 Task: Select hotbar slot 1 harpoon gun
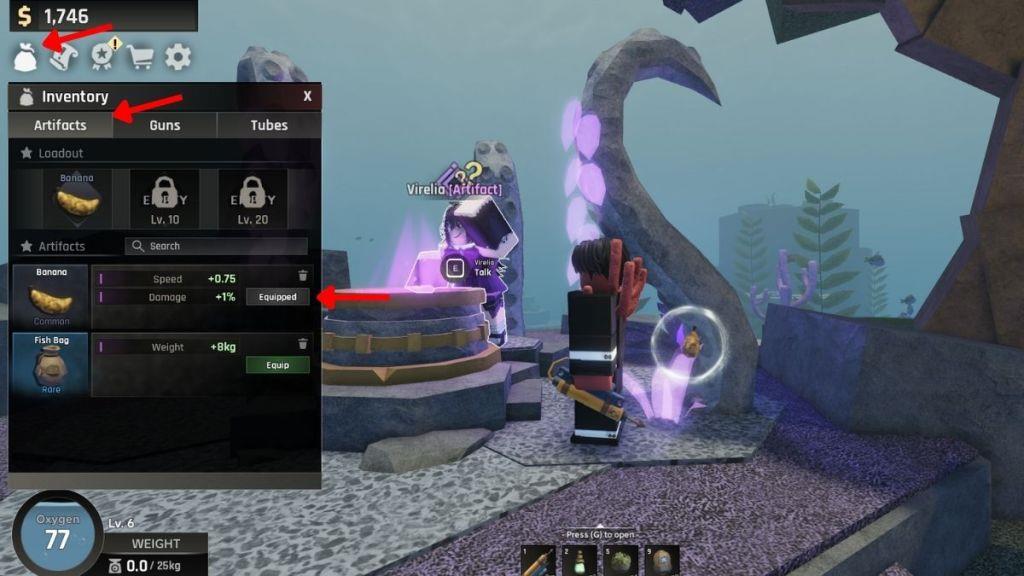536,561
